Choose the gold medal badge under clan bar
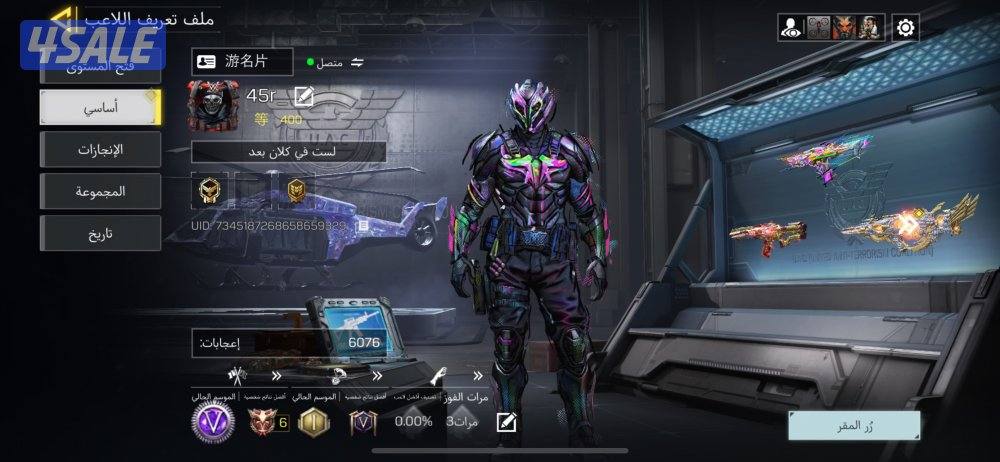This screenshot has width=1000, height=462. [210, 190]
